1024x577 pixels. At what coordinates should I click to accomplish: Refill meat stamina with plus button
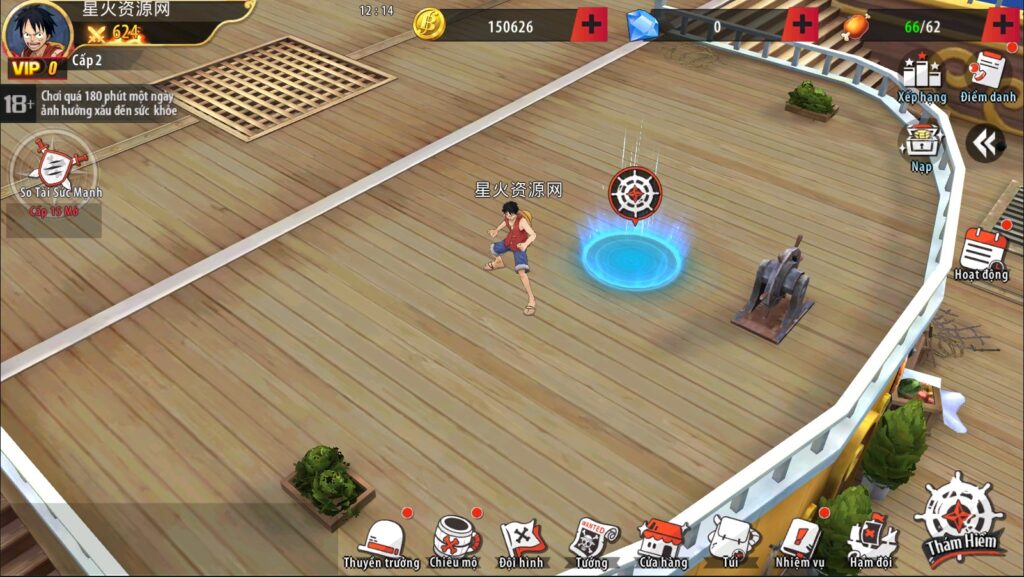[1001, 24]
